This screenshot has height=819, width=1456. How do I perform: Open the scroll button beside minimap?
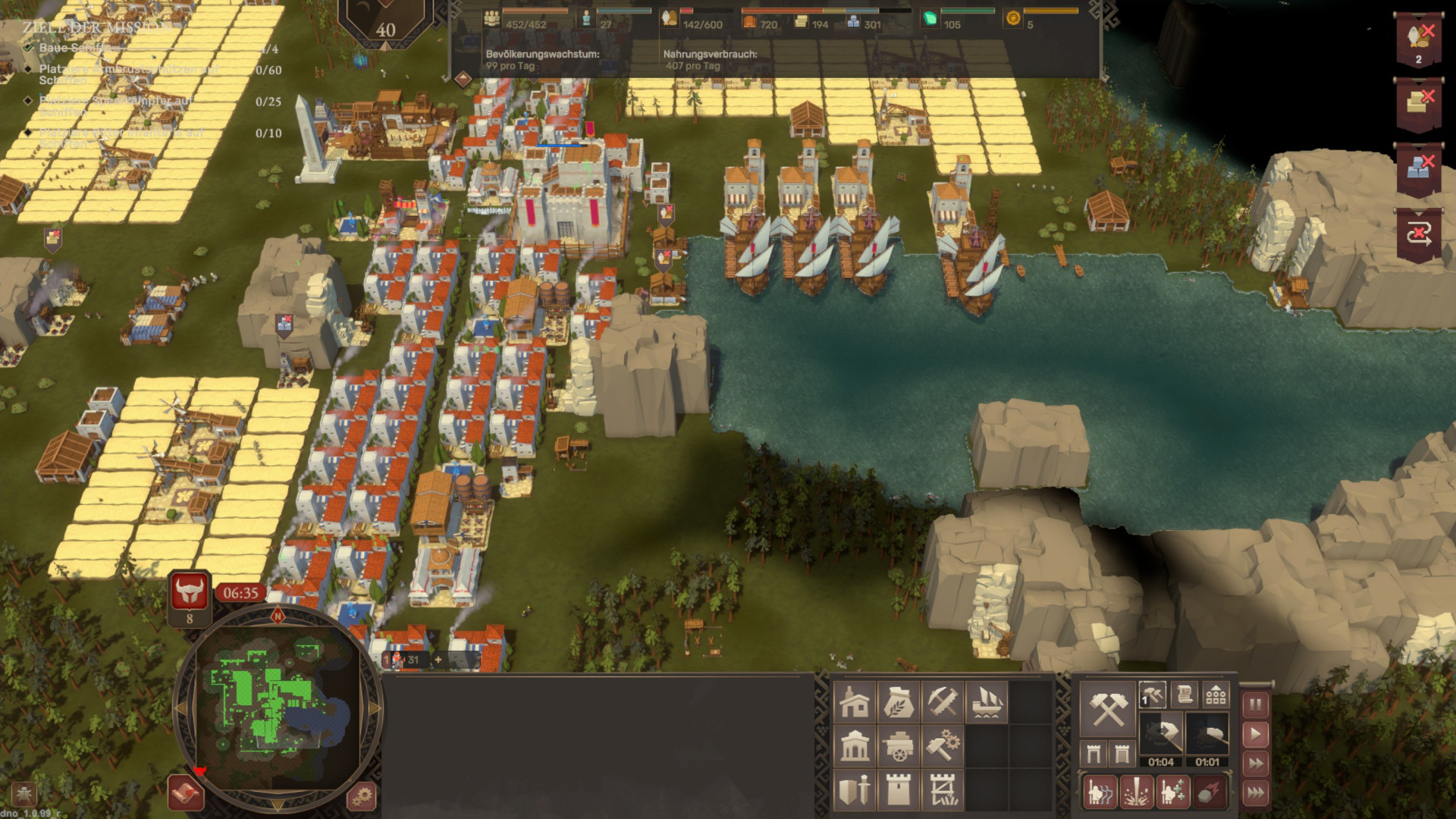click(x=186, y=793)
